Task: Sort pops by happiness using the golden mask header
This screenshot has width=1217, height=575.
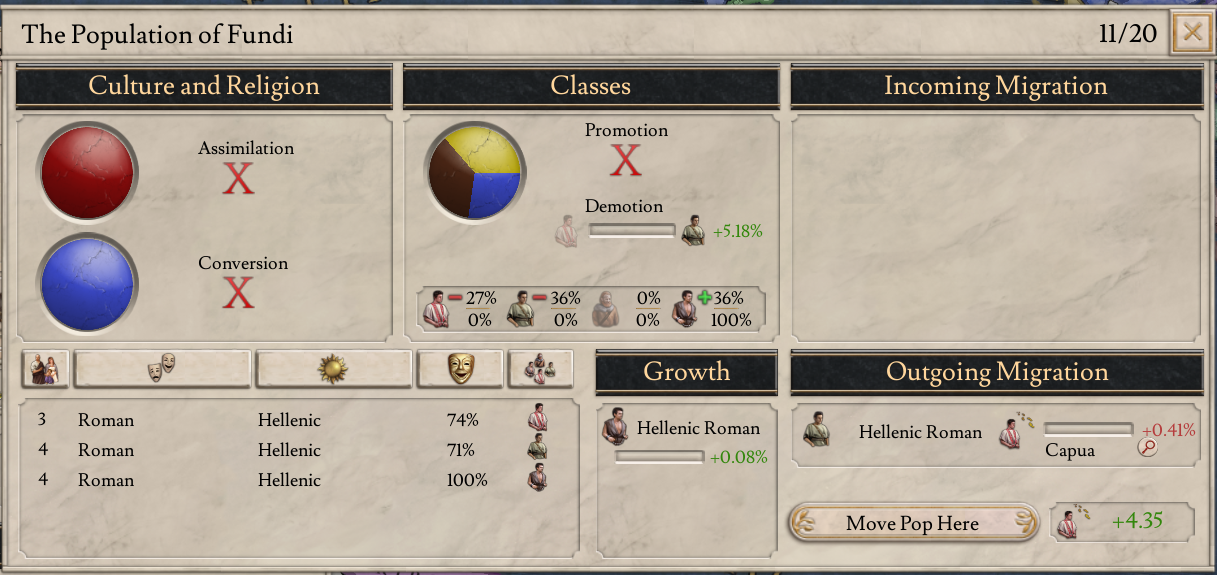Action: click(460, 369)
